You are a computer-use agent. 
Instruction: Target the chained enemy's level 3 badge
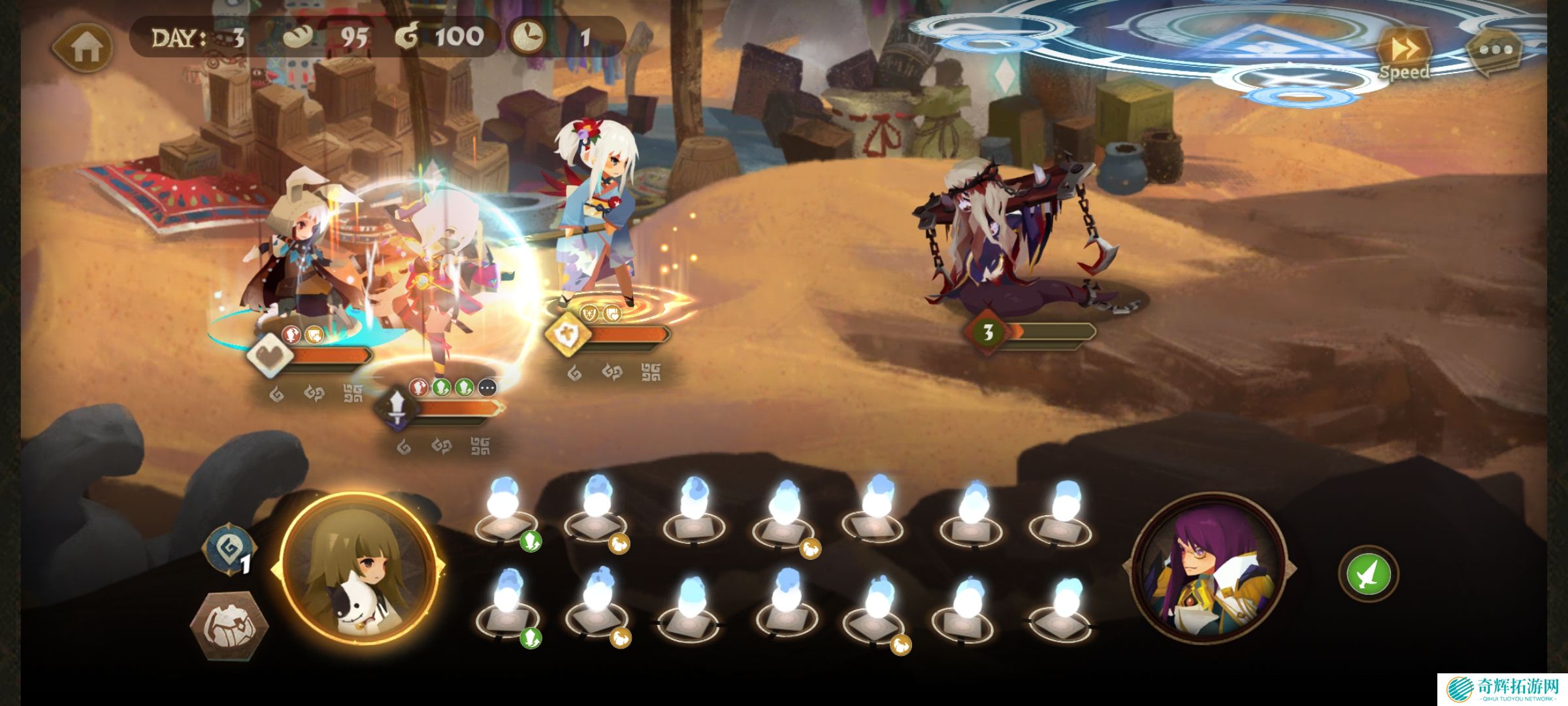(x=987, y=332)
